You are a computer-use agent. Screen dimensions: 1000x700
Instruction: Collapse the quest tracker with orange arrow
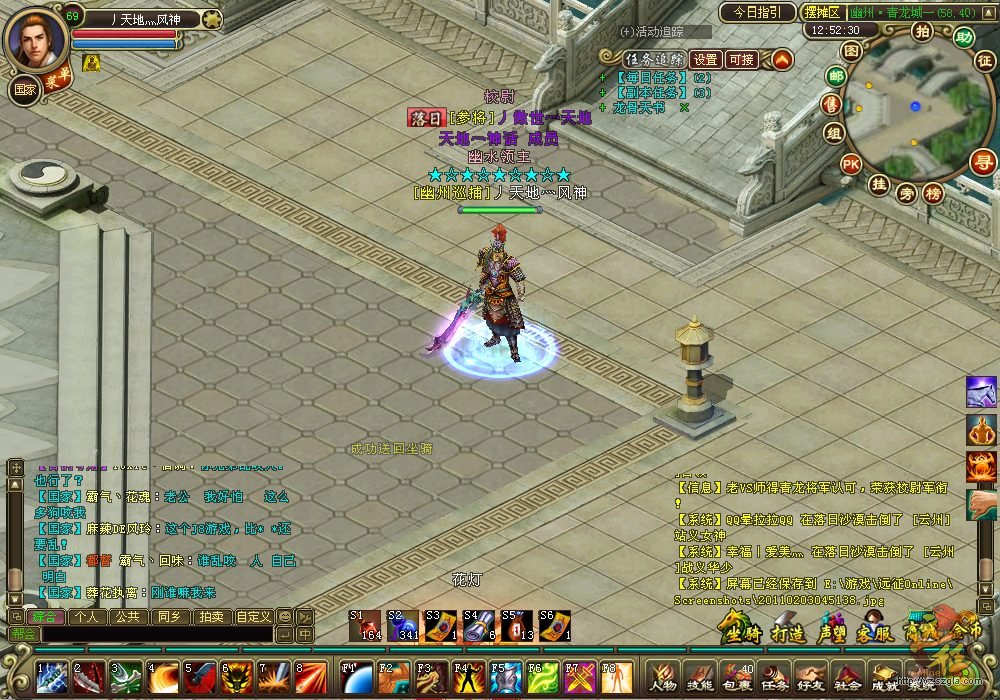click(x=782, y=59)
